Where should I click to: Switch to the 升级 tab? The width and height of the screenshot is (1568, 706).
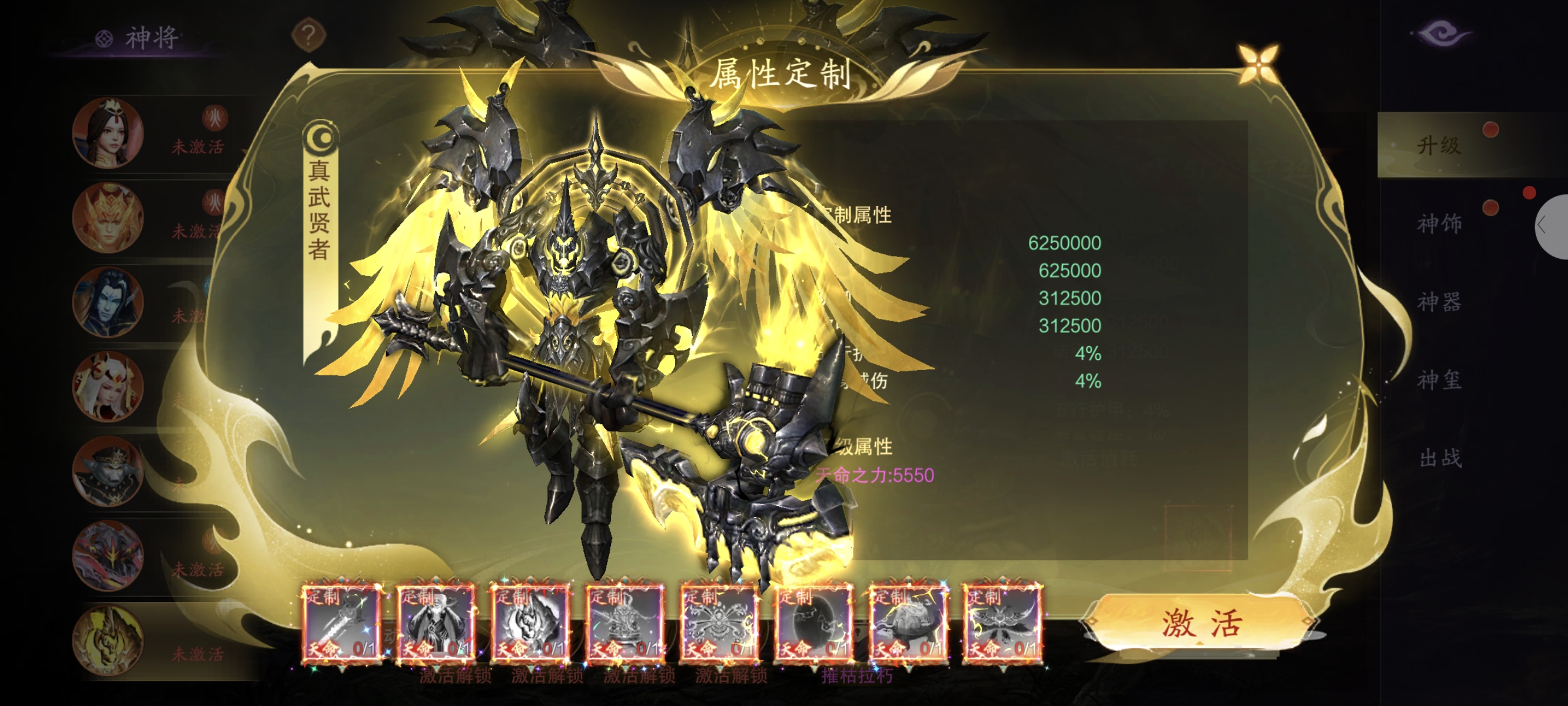1439,145
